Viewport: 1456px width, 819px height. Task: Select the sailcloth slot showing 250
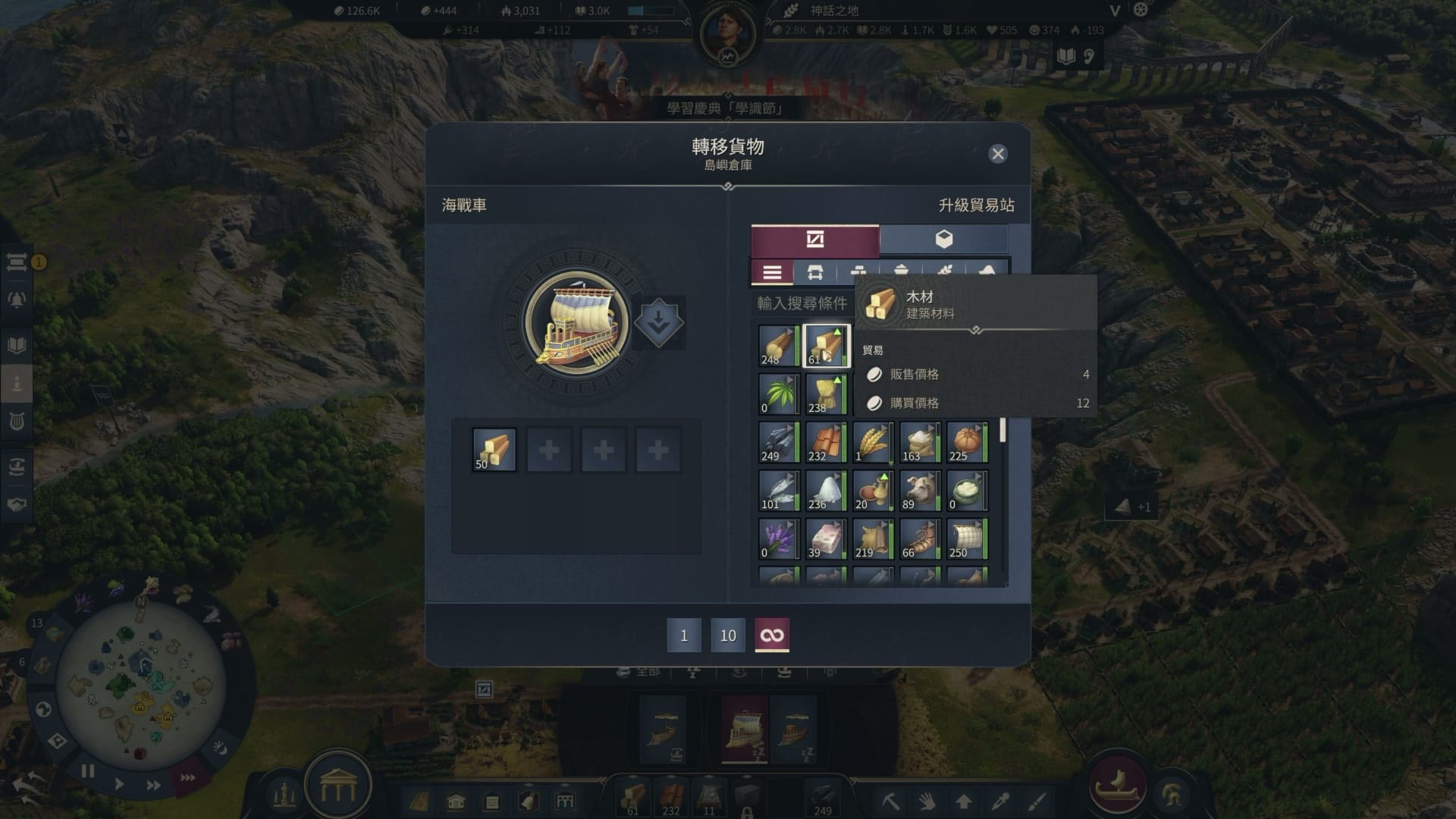(967, 539)
